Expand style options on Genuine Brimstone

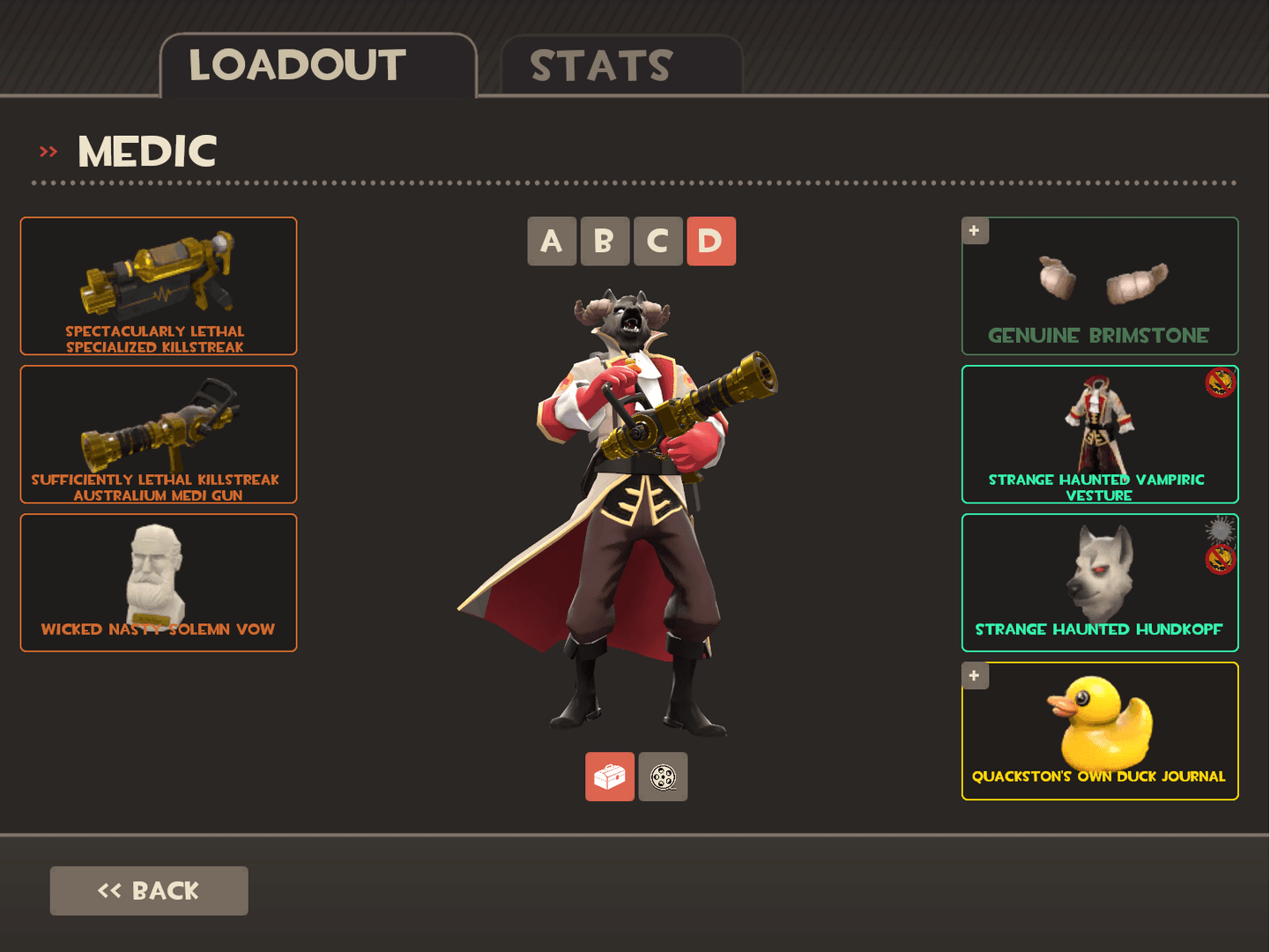coord(974,230)
